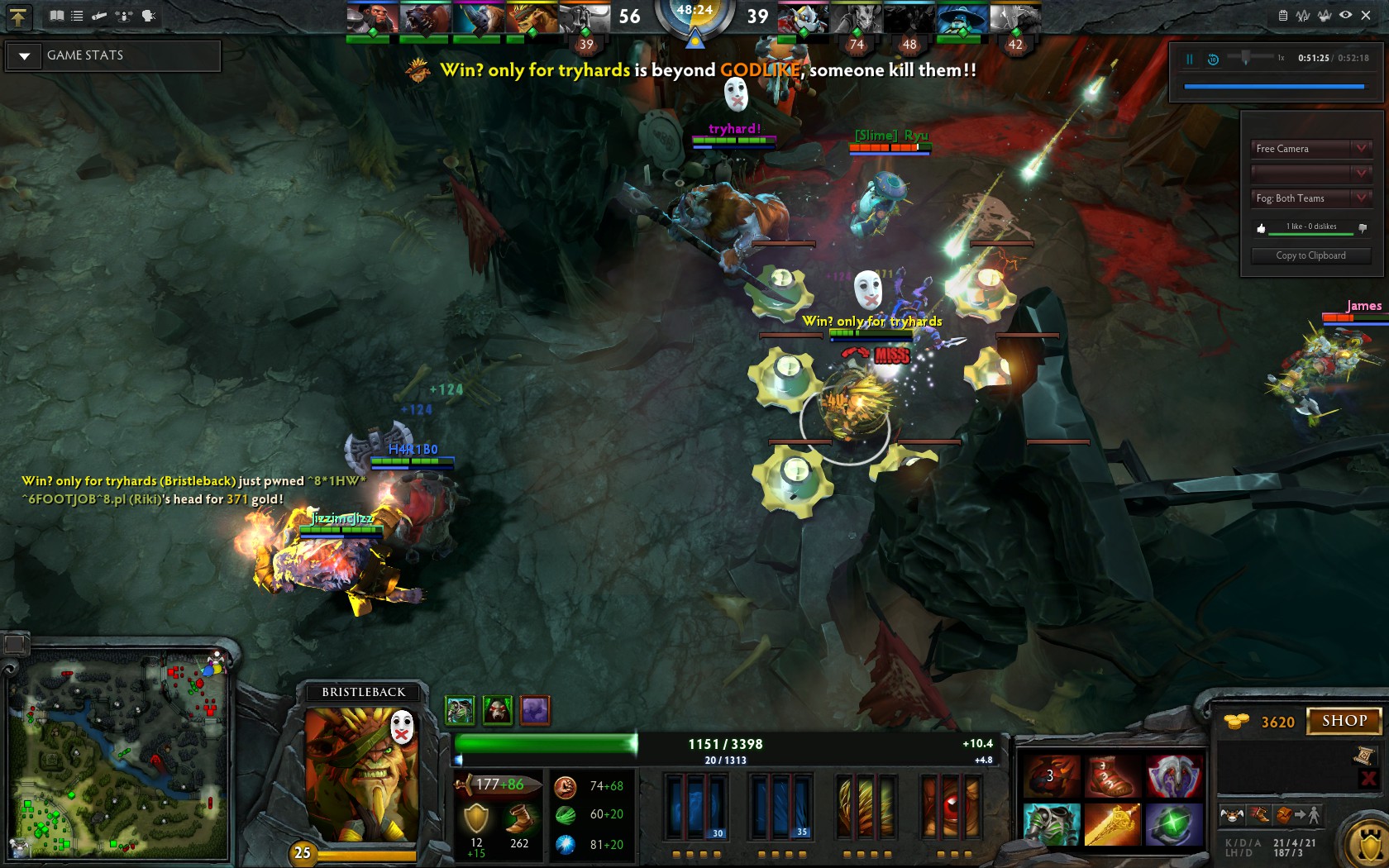
Task: Activate the green gem orb item
Action: point(1173,824)
